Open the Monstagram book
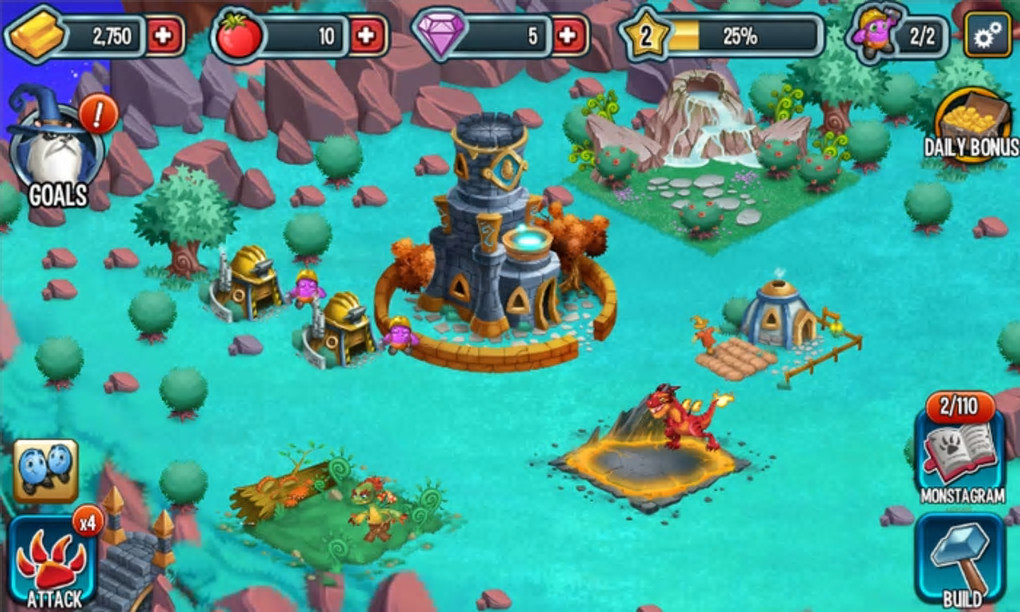Screen dimensions: 1020x612 coord(959,449)
